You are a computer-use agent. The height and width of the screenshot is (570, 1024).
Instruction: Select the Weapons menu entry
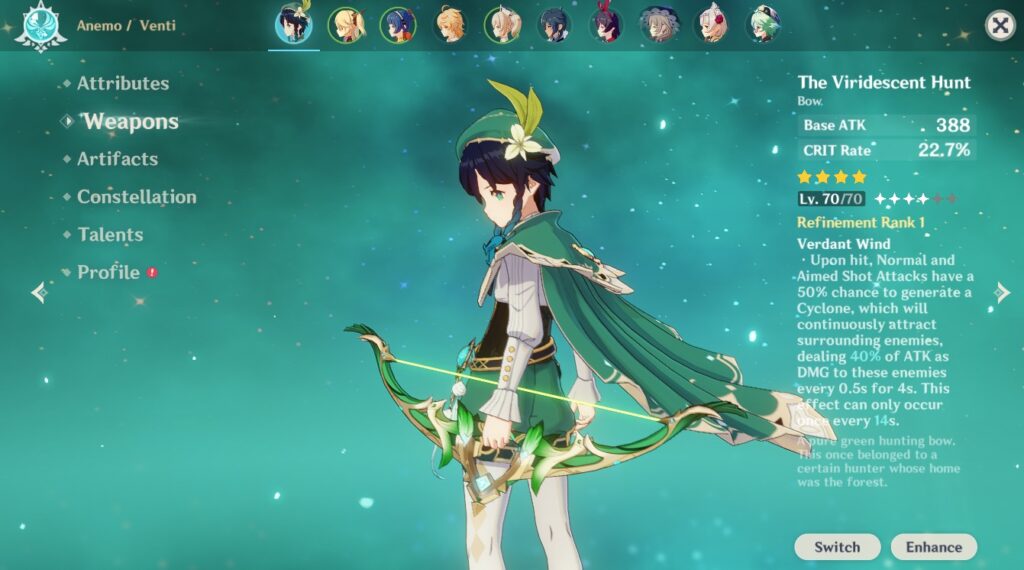coord(130,122)
